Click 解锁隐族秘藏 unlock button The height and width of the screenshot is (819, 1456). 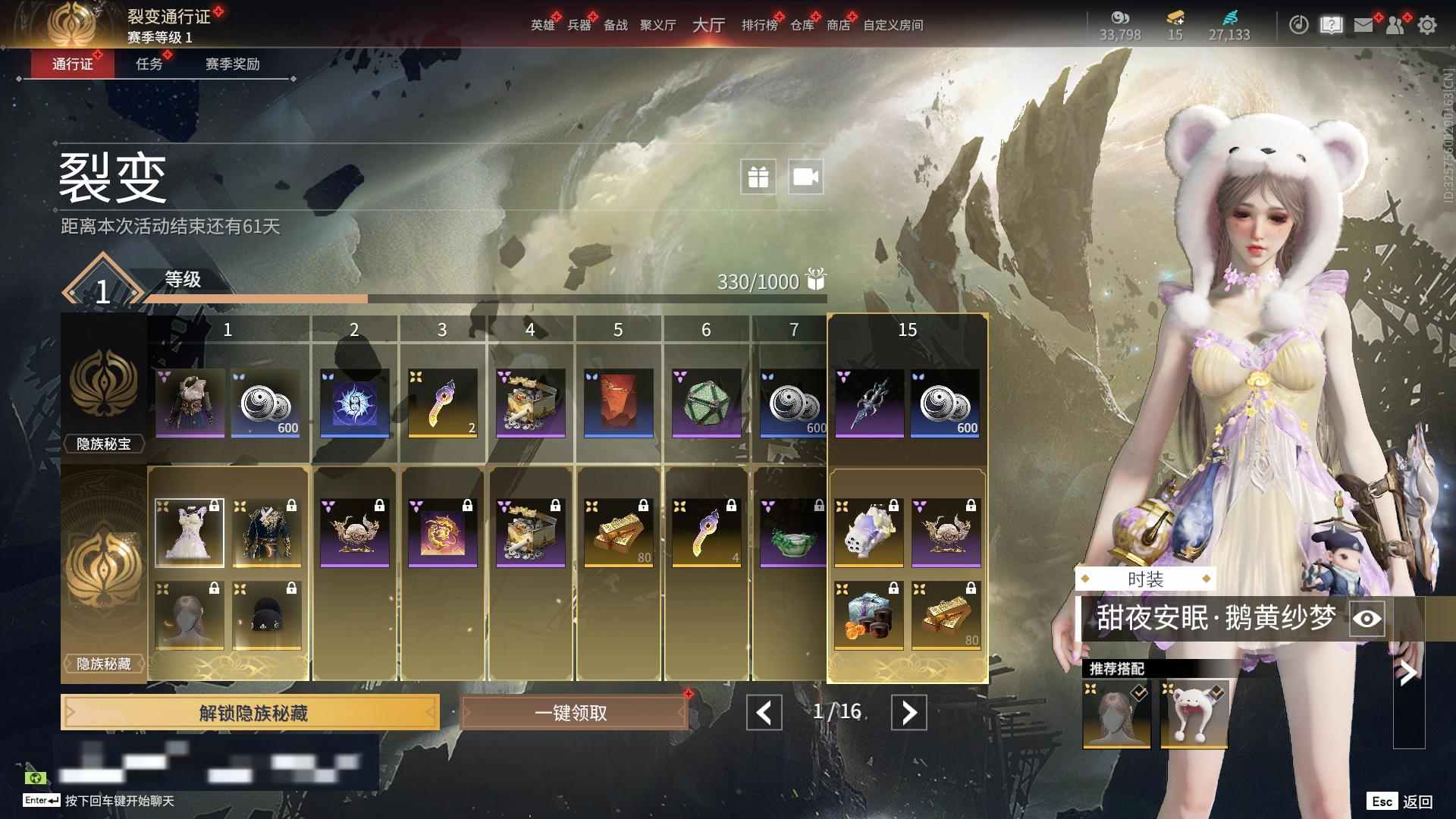(x=250, y=713)
